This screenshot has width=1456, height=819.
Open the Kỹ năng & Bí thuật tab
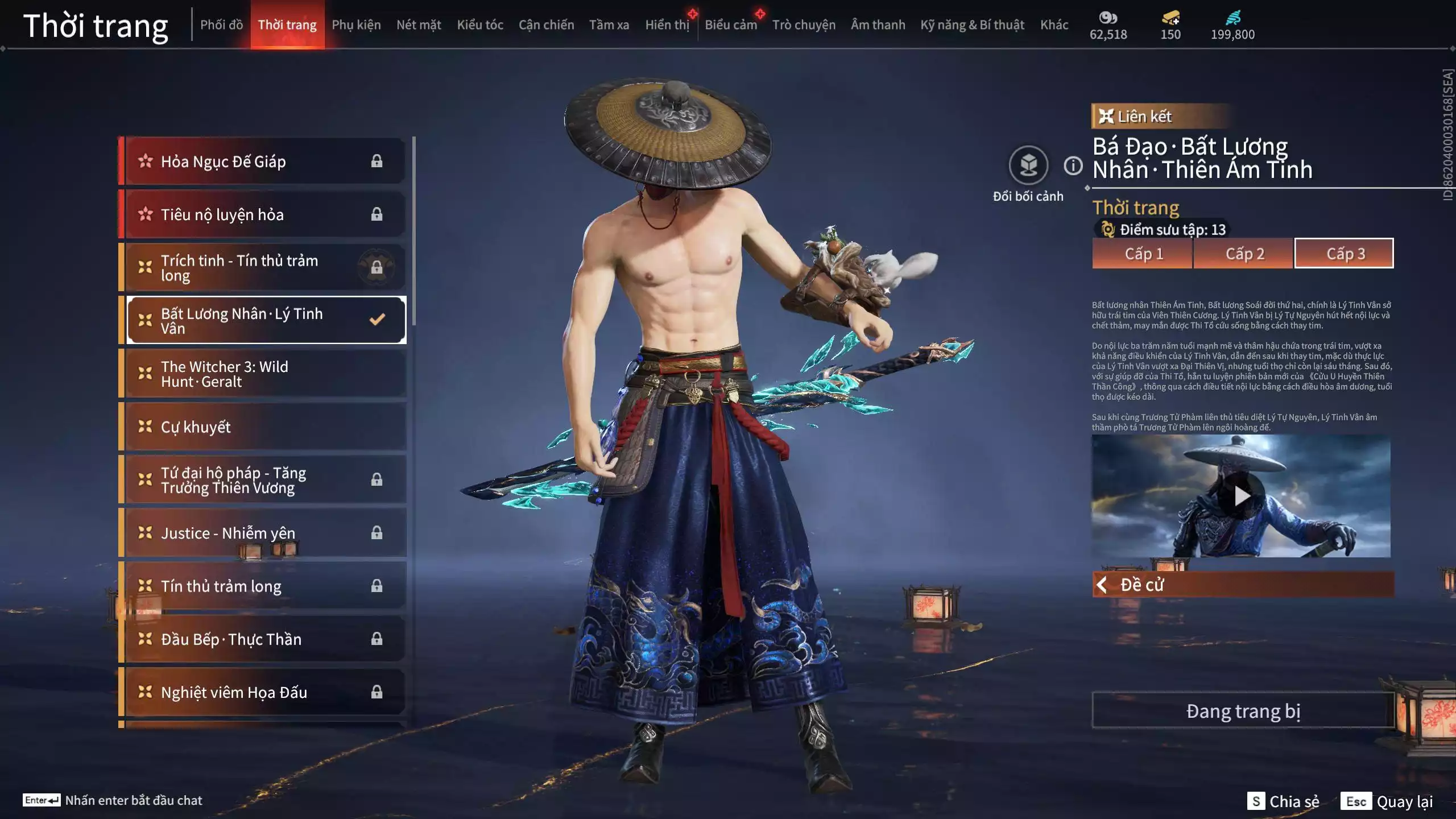pyautogui.click(x=972, y=25)
